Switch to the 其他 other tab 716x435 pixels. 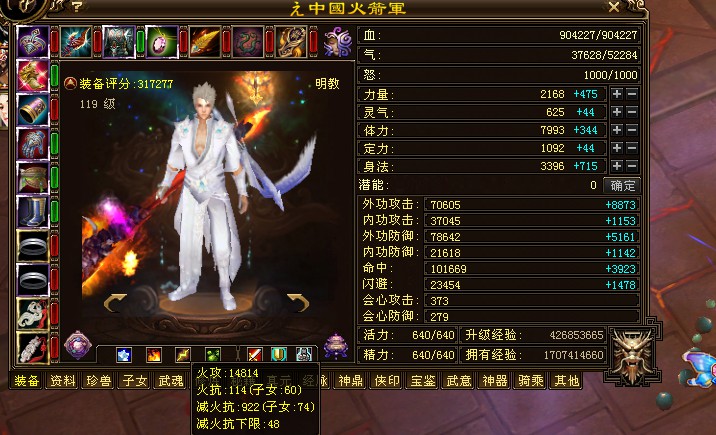567,381
